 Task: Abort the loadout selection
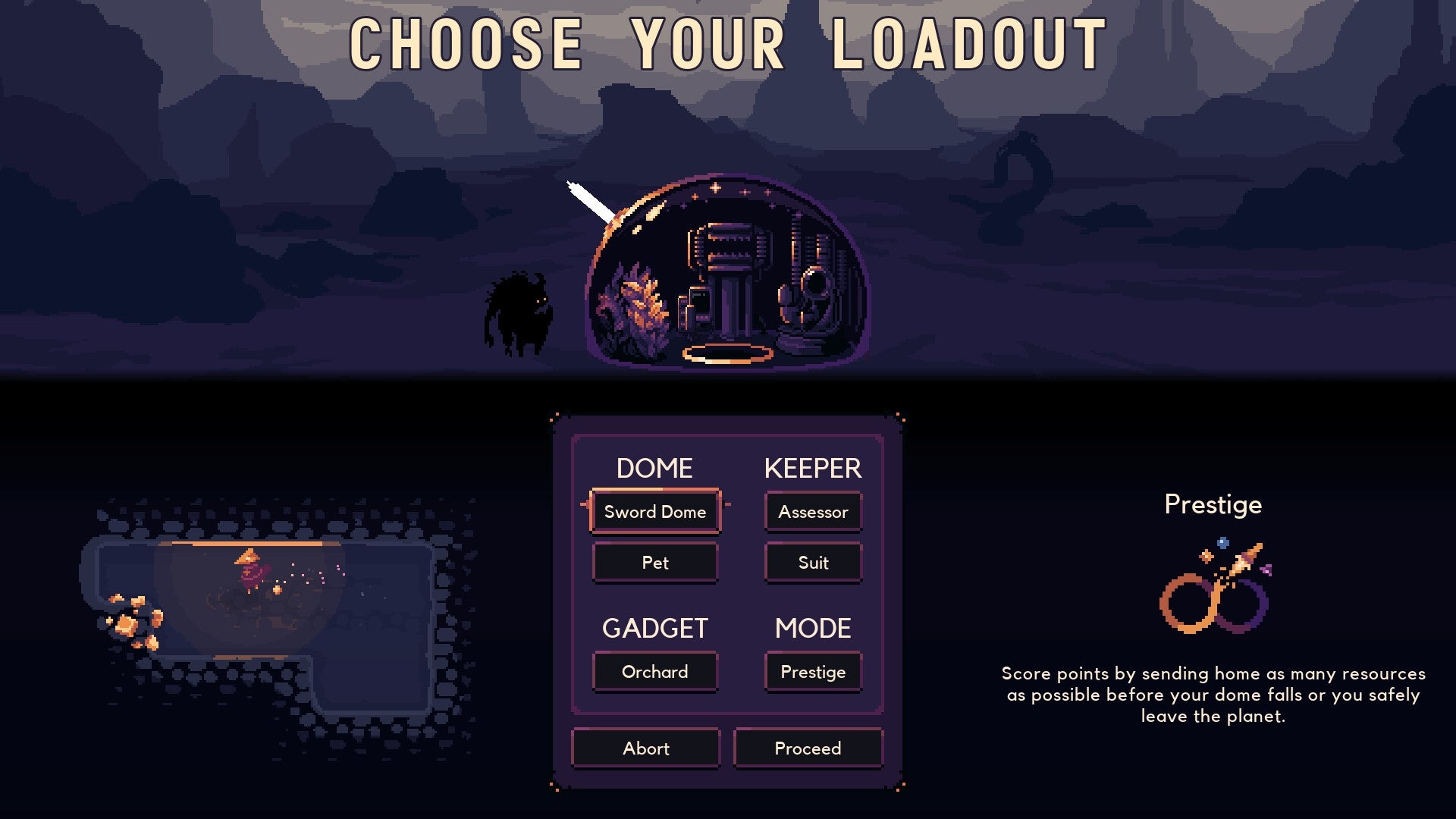coord(645,748)
